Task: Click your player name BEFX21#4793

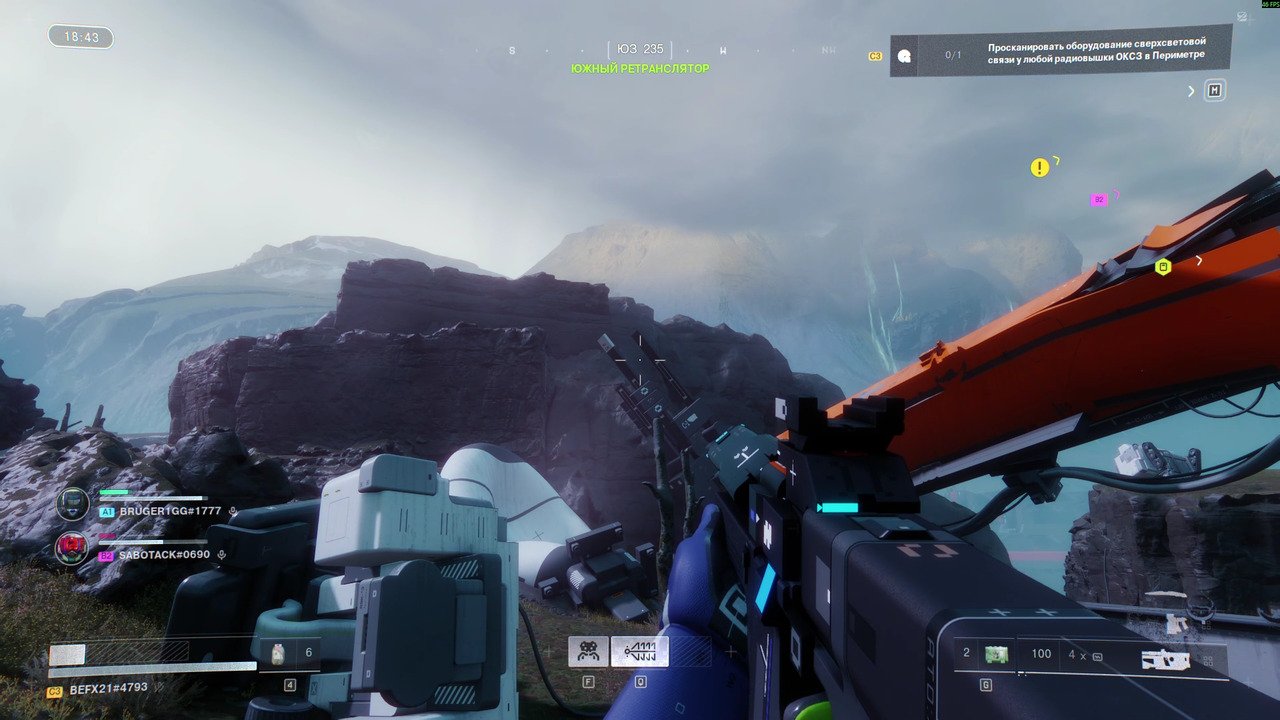Action: coord(108,689)
